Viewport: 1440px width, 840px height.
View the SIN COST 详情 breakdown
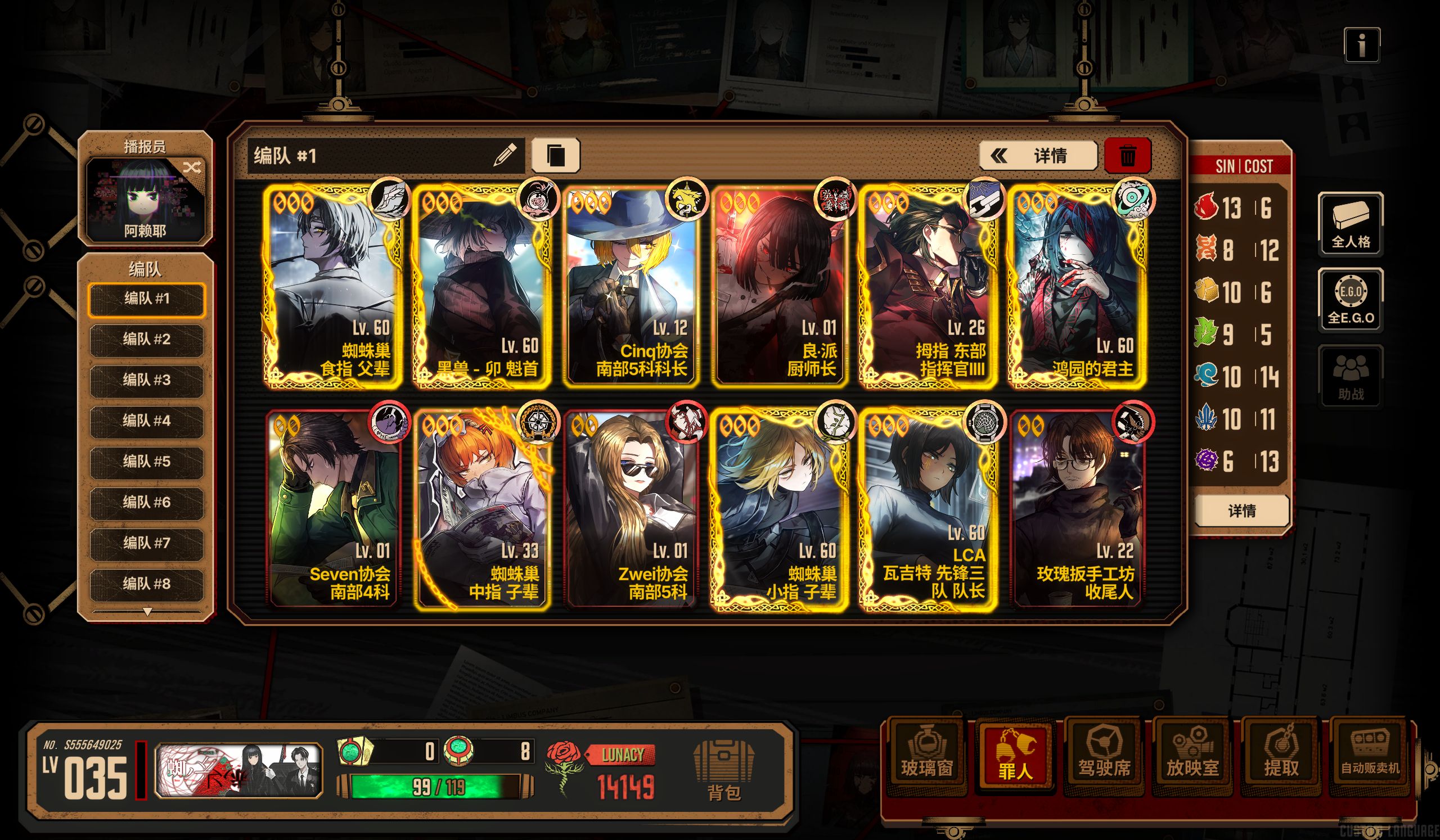coord(1241,511)
